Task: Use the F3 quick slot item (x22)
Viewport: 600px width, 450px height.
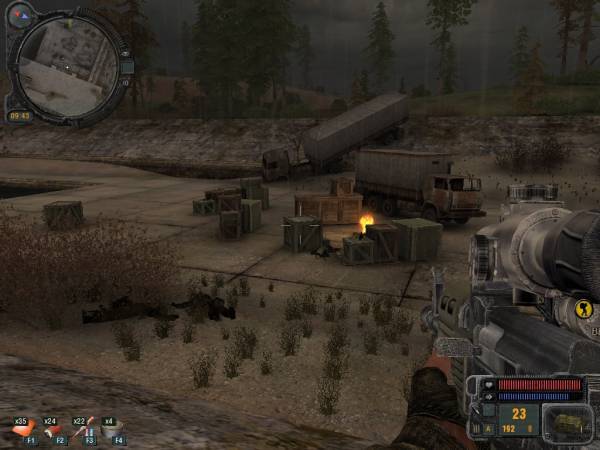Action: coord(84,430)
